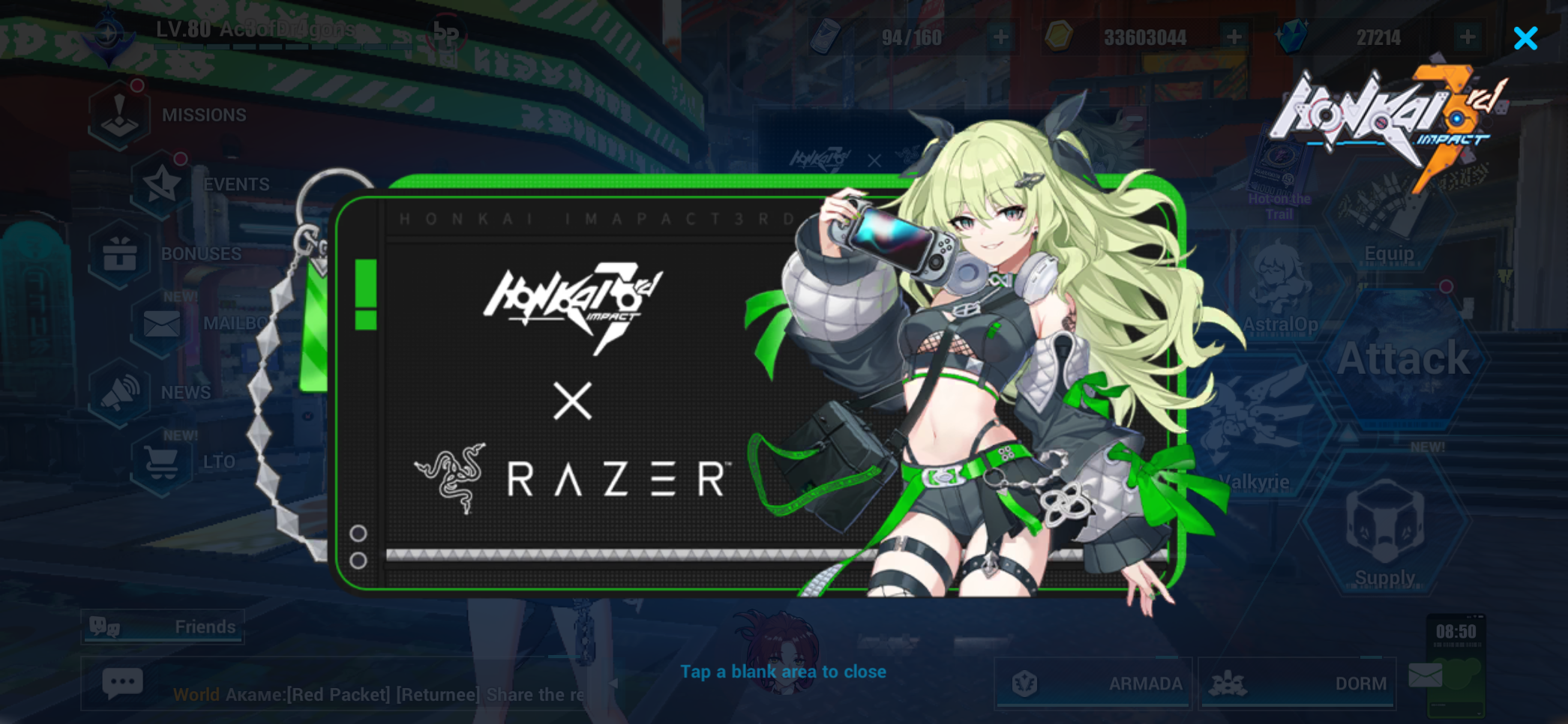Open the Missions panel
This screenshot has width=1568, height=724.
[120, 114]
